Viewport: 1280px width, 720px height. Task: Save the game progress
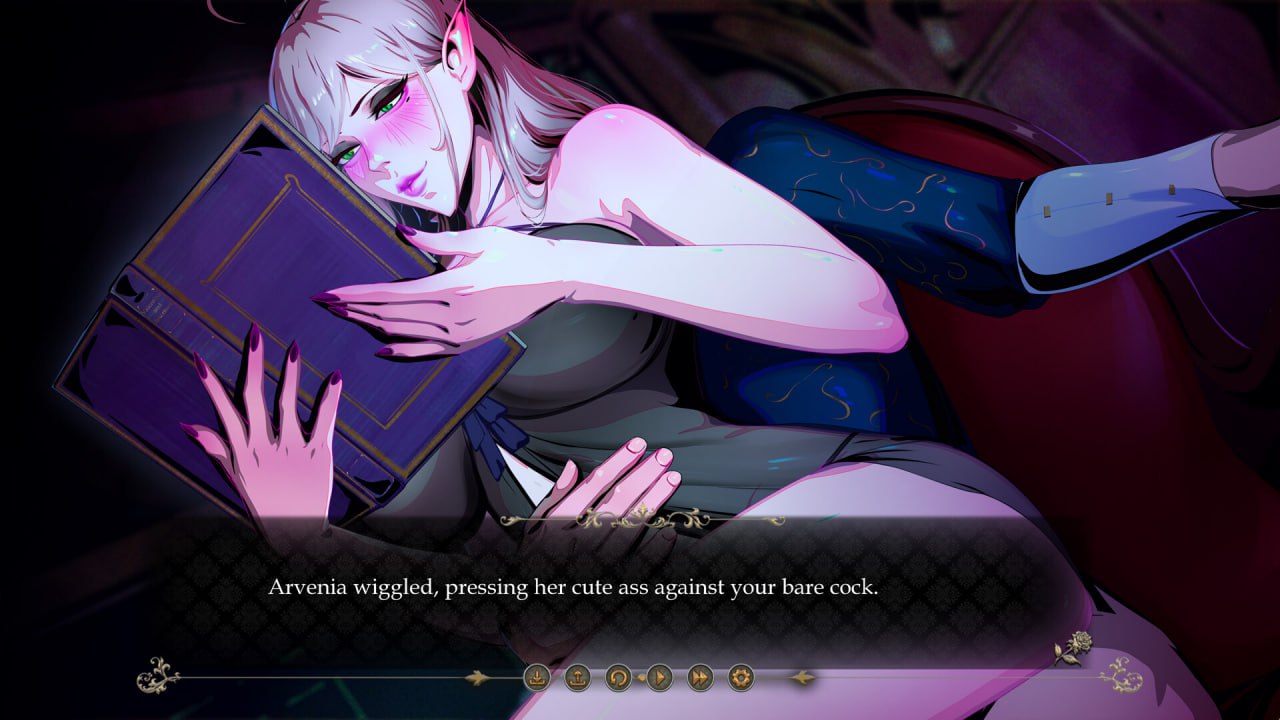pyautogui.click(x=537, y=677)
